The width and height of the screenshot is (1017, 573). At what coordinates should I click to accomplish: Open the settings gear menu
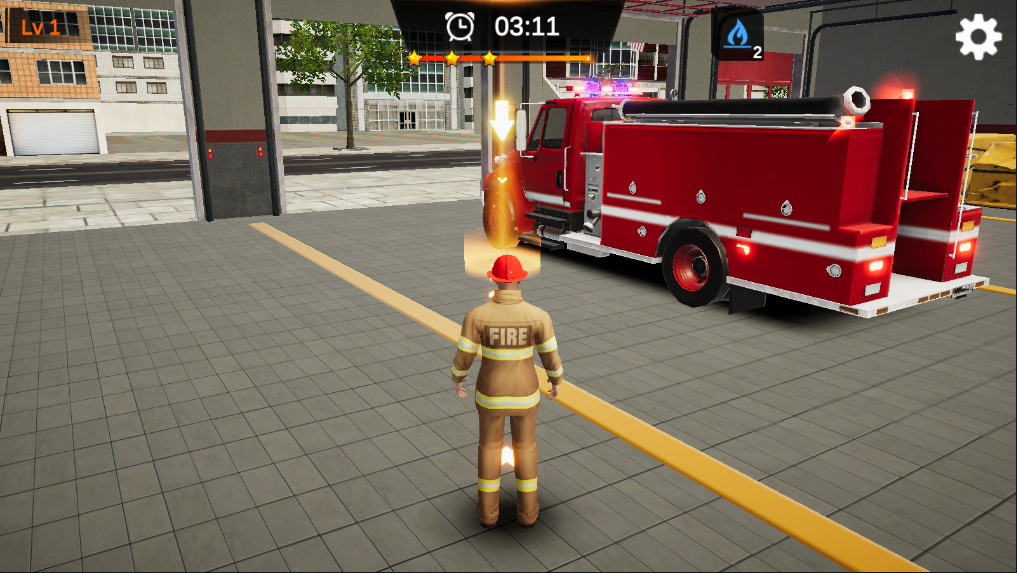click(x=977, y=37)
